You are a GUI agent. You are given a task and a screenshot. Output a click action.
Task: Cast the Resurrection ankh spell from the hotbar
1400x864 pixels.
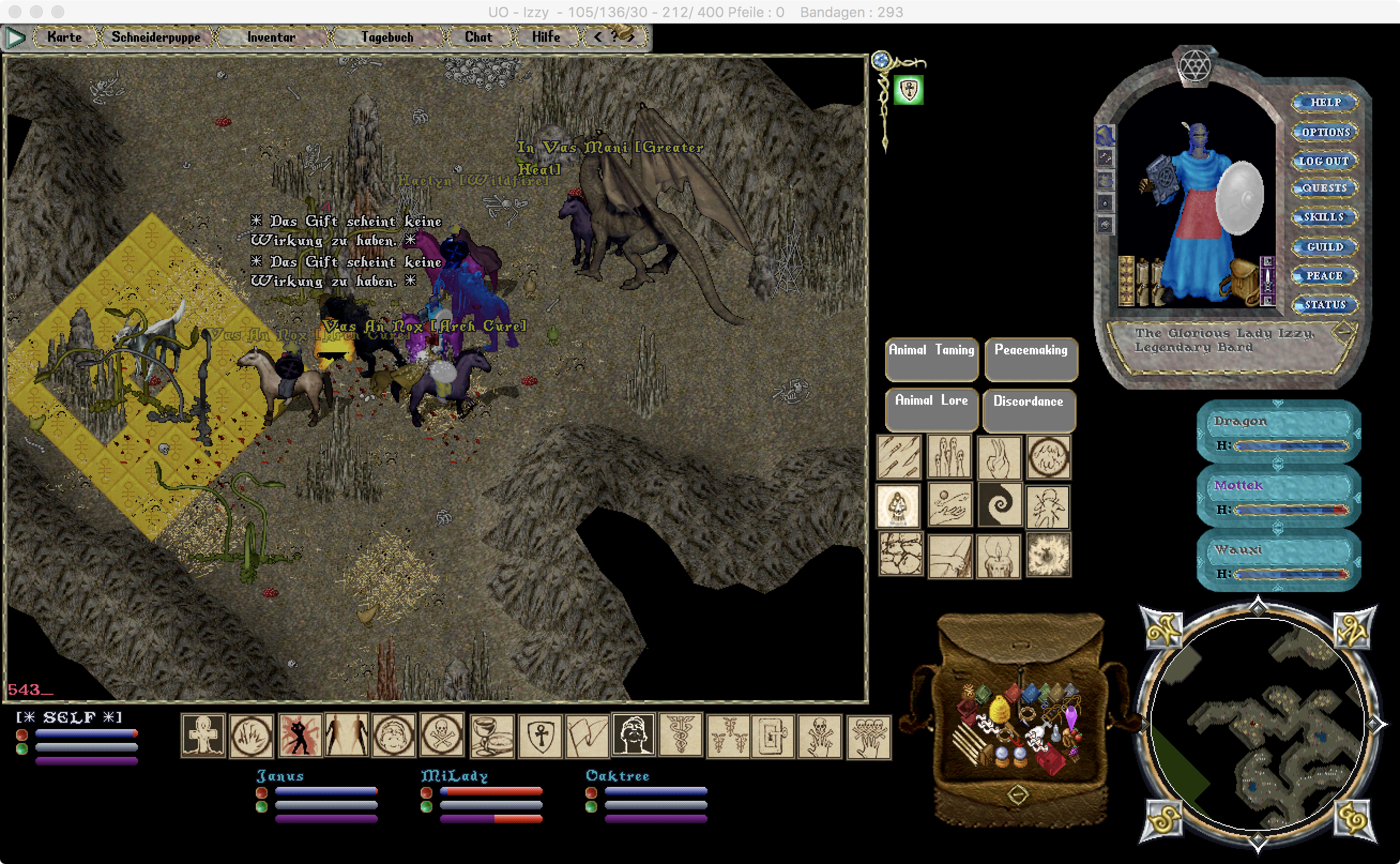pos(204,736)
